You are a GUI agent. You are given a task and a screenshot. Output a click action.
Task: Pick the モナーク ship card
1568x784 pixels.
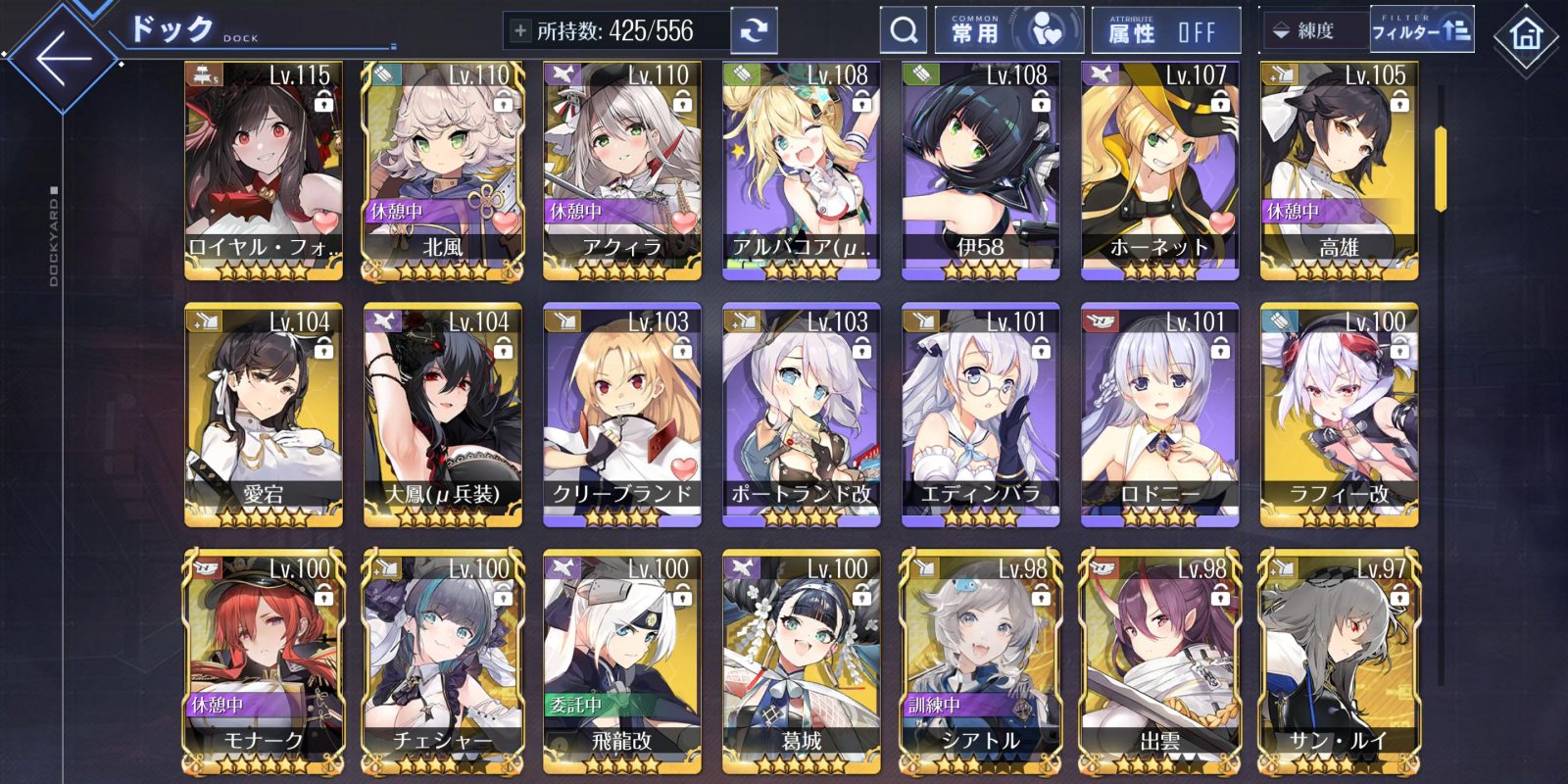[264, 661]
